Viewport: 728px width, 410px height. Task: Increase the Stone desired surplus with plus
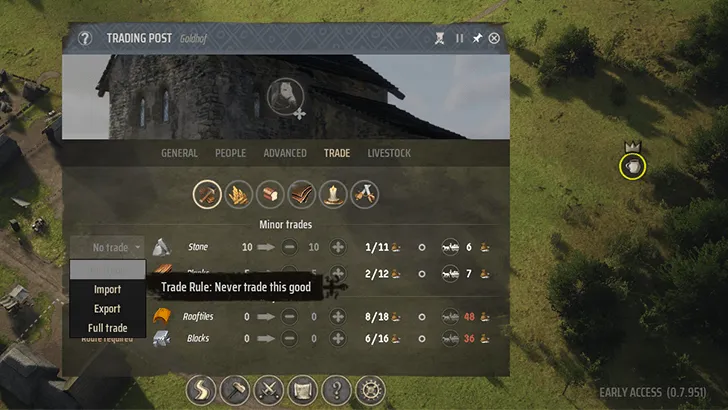[x=337, y=247]
